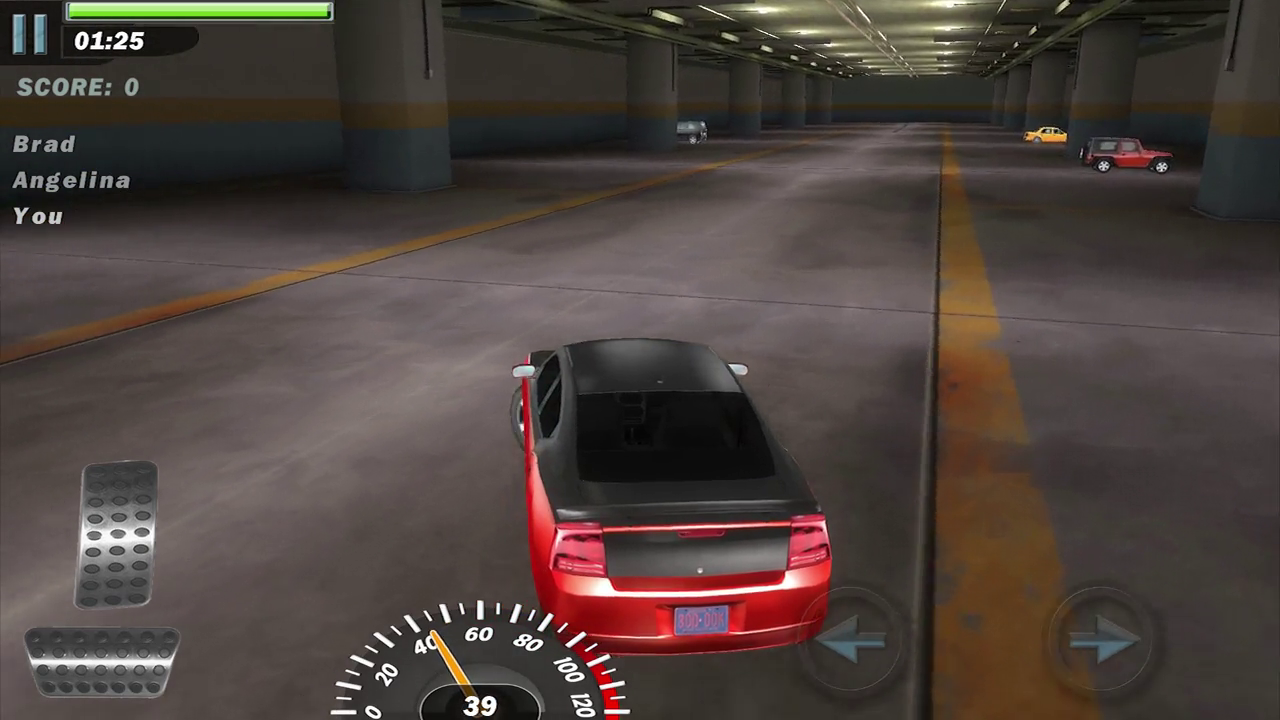This screenshot has width=1280, height=720.
Task: Click the parked orange car ahead
Action: coord(1045,135)
